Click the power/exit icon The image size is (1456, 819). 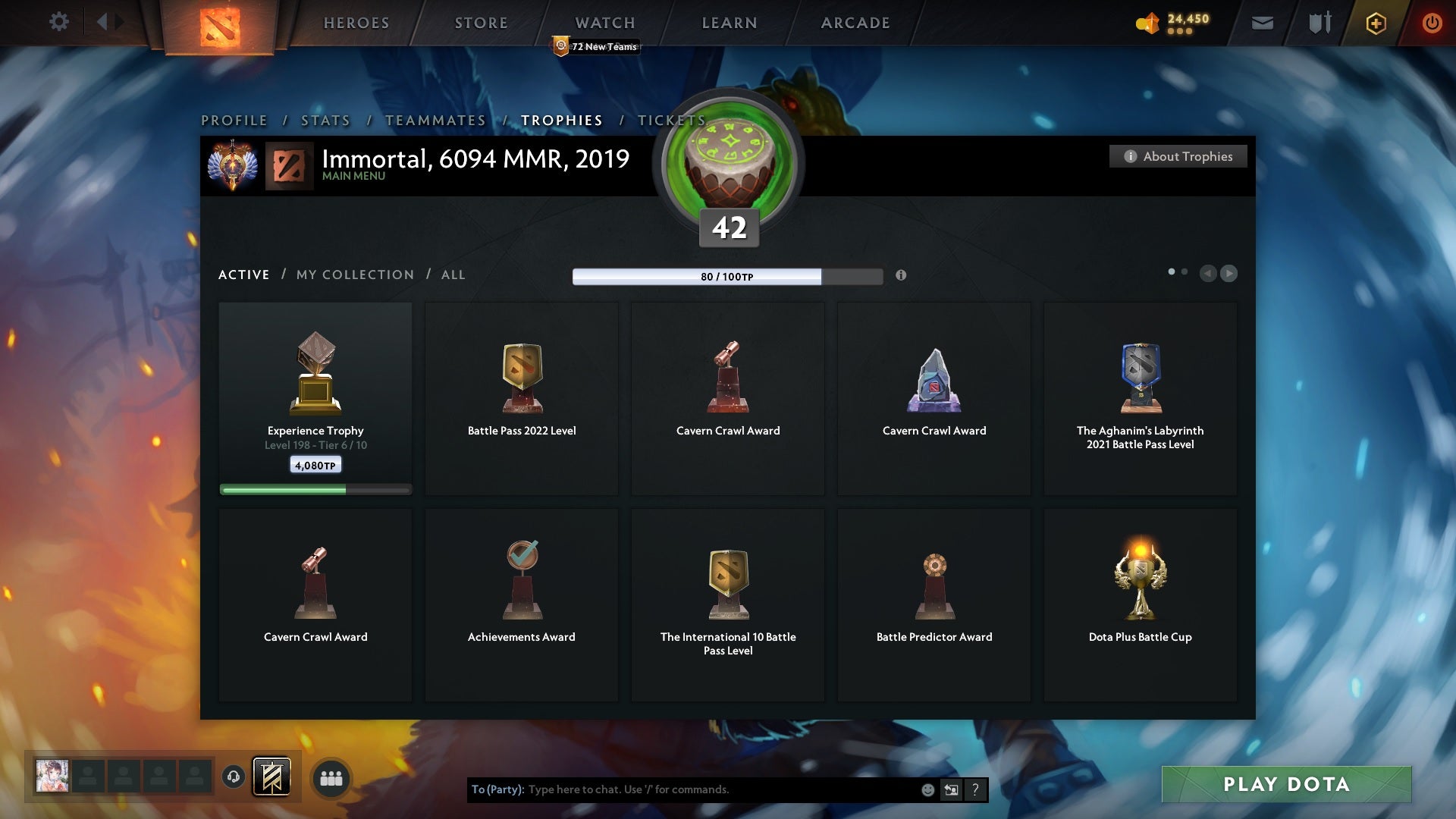pyautogui.click(x=1432, y=23)
